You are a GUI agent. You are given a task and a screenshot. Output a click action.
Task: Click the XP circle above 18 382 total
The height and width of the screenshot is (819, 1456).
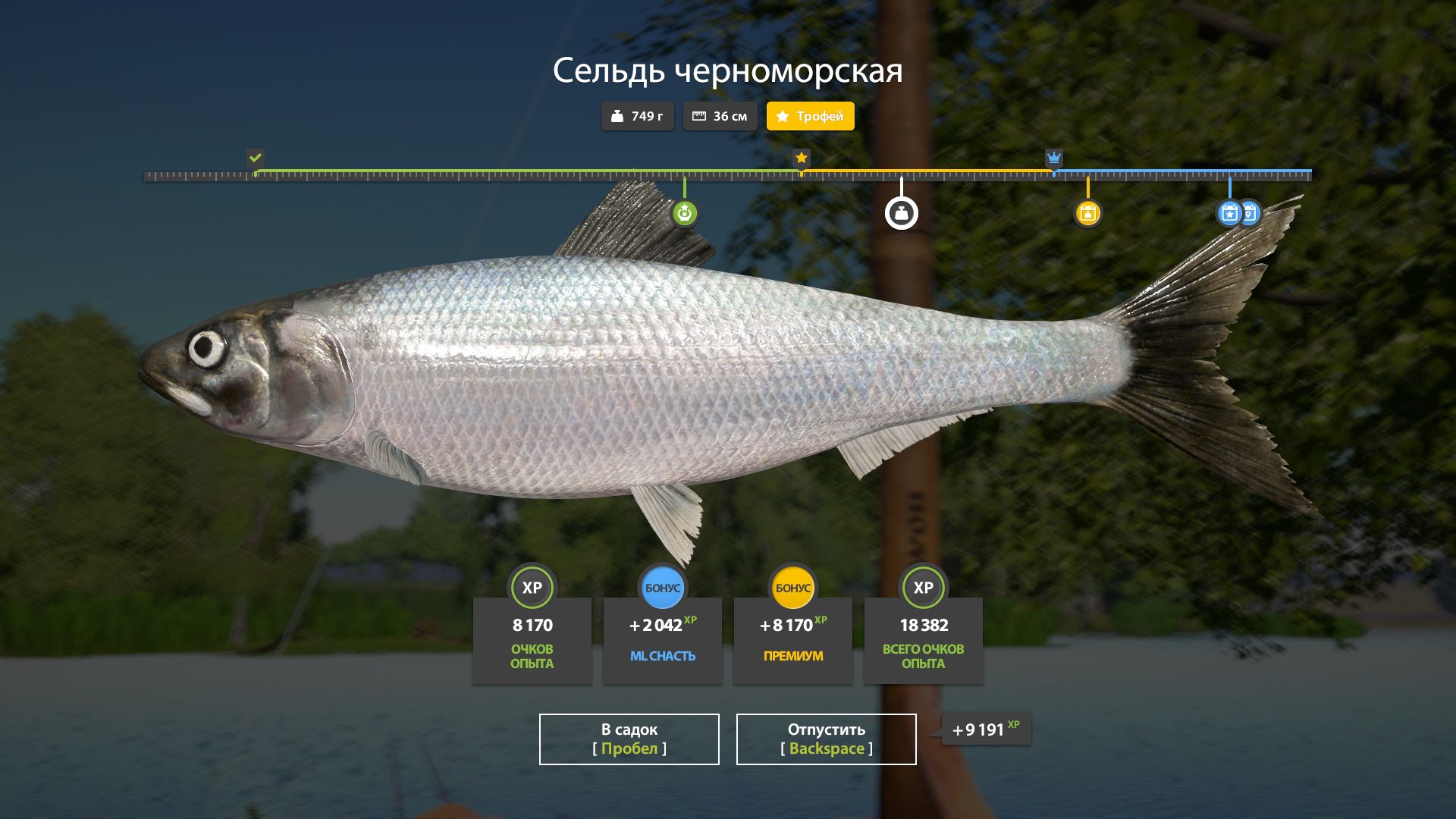tap(923, 588)
